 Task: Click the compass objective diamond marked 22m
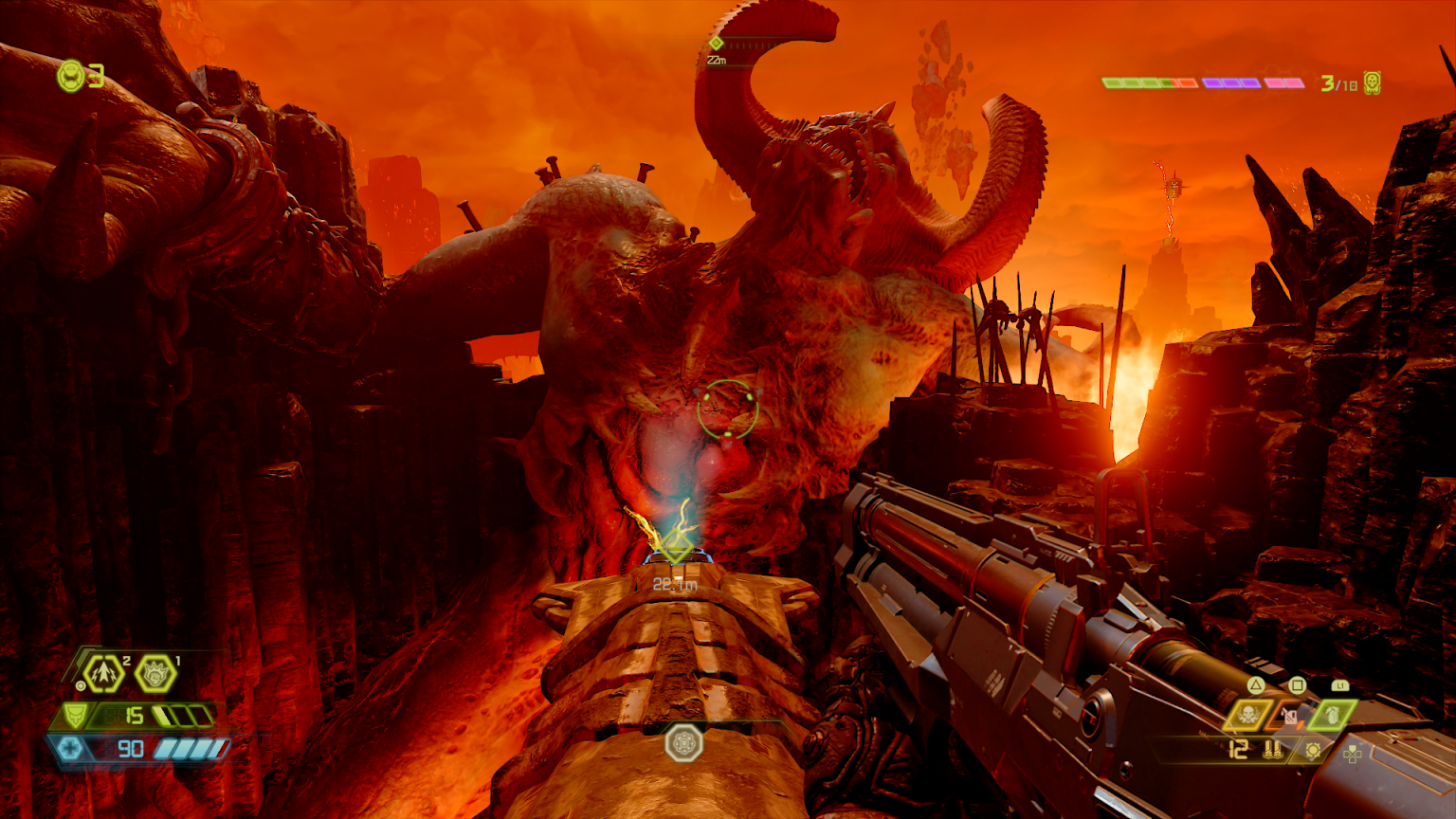click(x=717, y=44)
